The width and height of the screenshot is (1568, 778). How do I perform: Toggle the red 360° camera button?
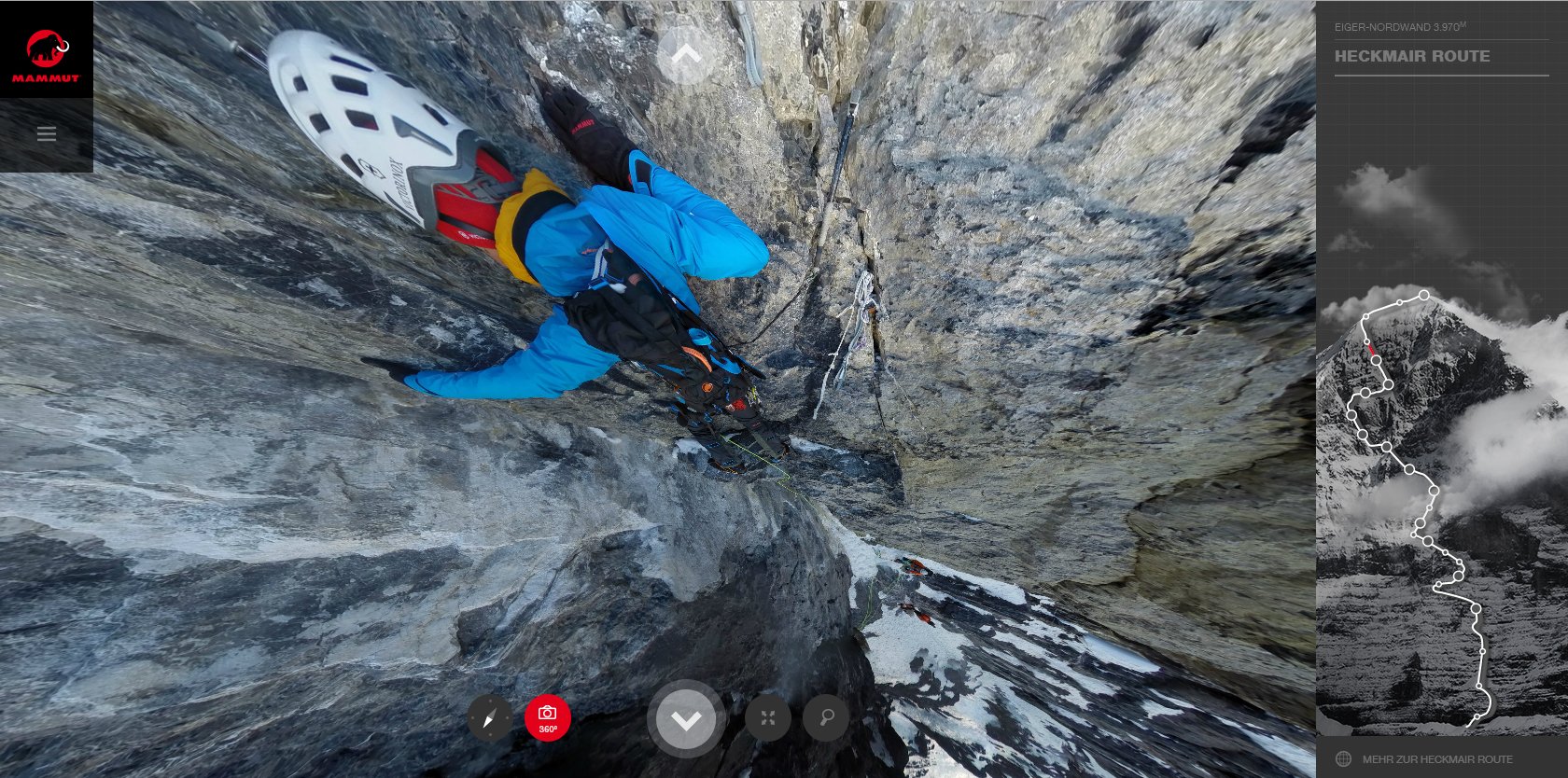[x=548, y=717]
